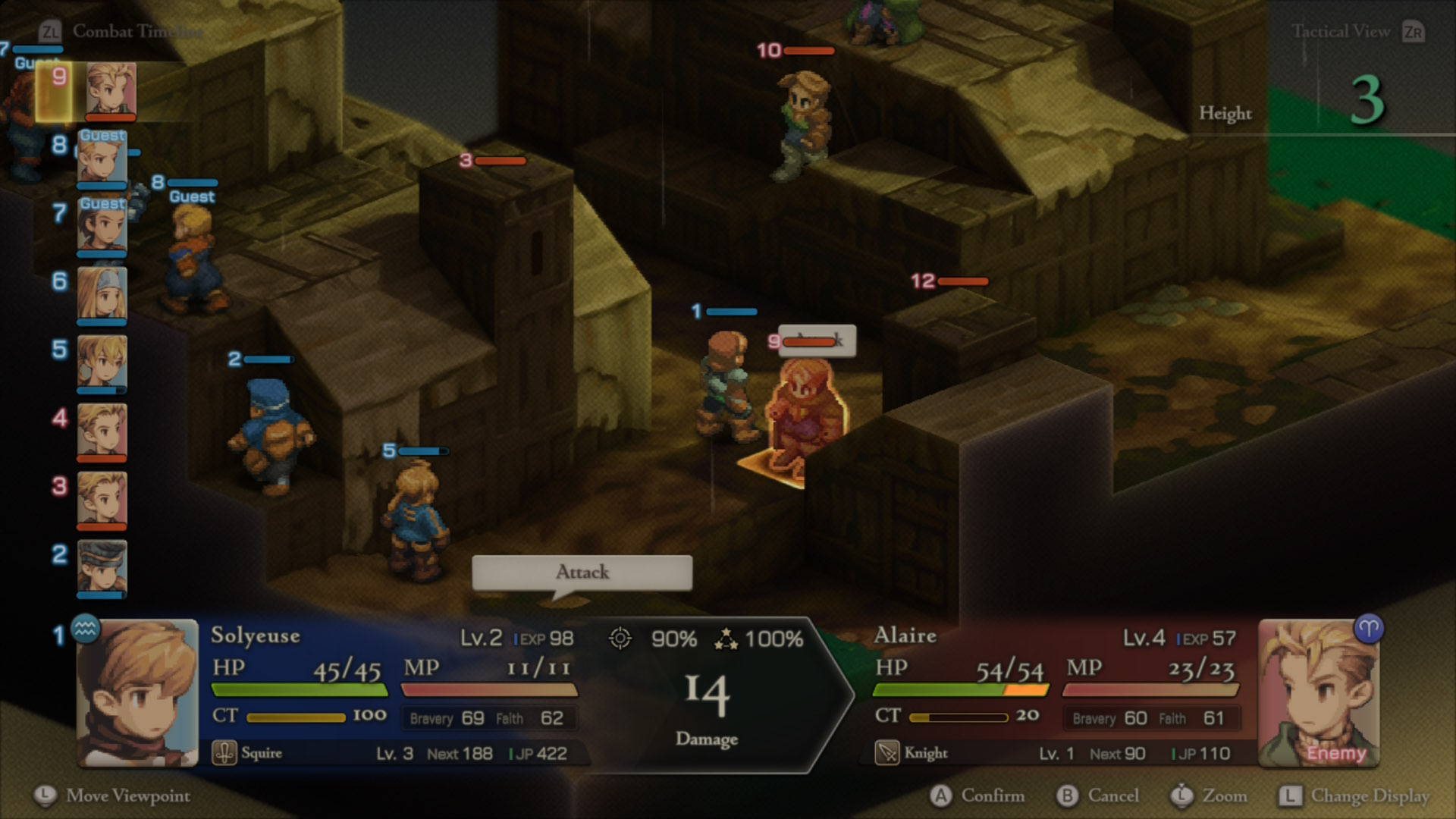Viewport: 1456px width, 819px height.
Task: Expand the Combat Timeline header
Action: (x=121, y=32)
